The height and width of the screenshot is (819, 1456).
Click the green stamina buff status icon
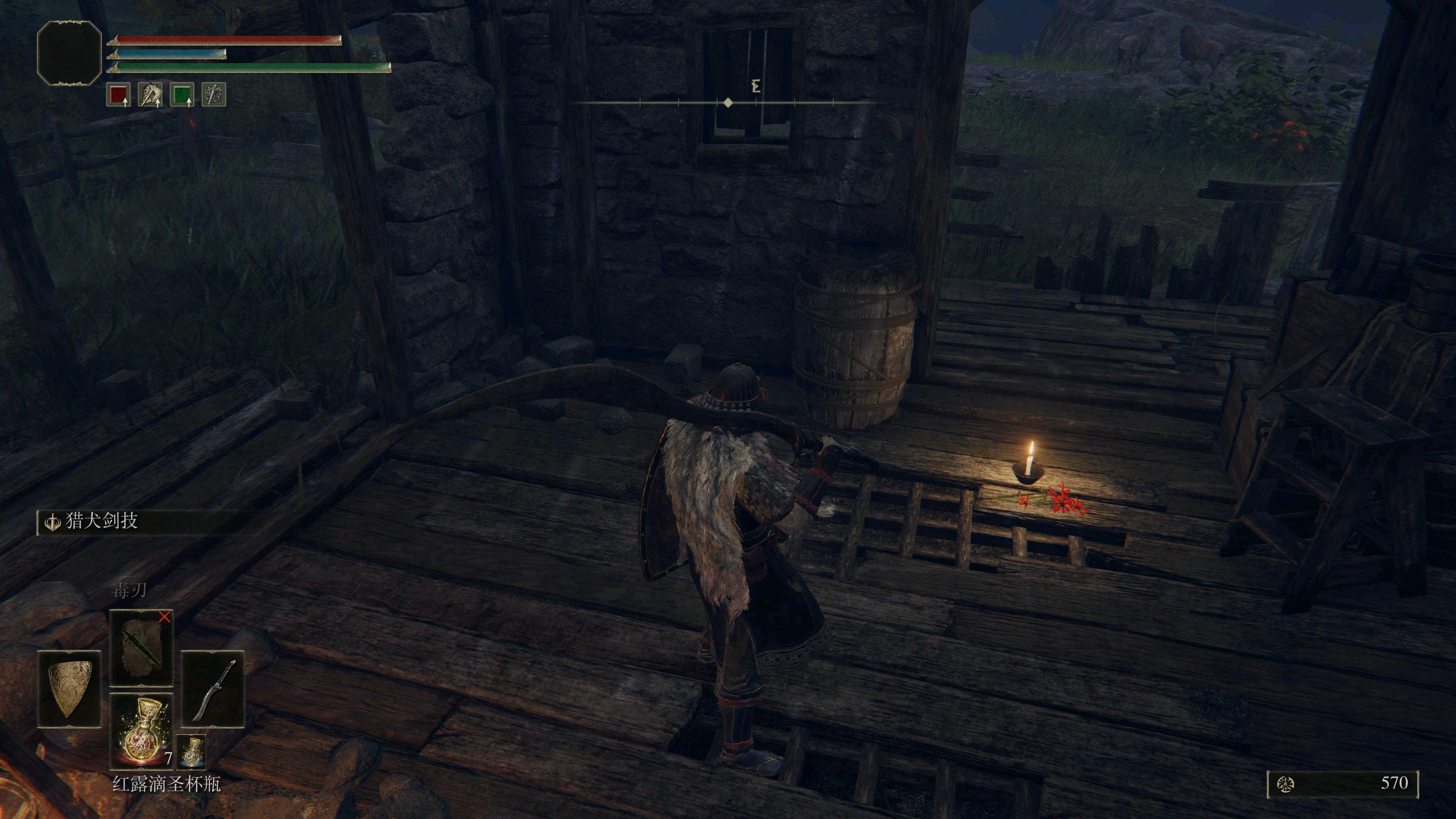coord(182,94)
